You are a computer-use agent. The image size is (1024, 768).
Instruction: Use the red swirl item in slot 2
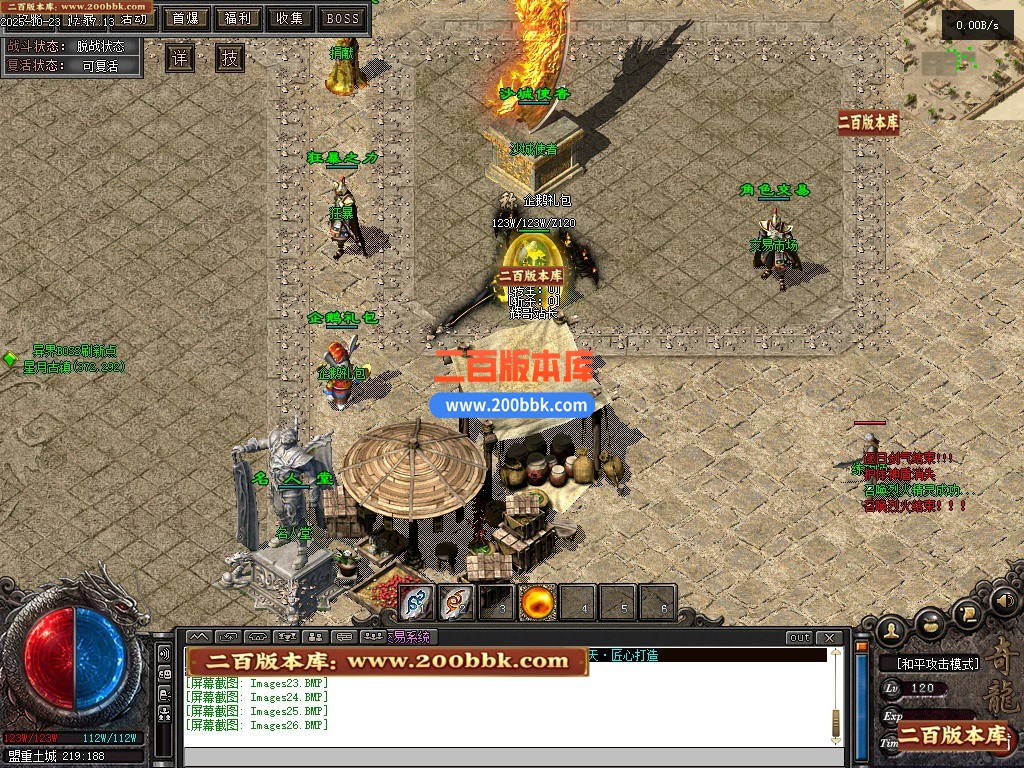[x=457, y=603]
